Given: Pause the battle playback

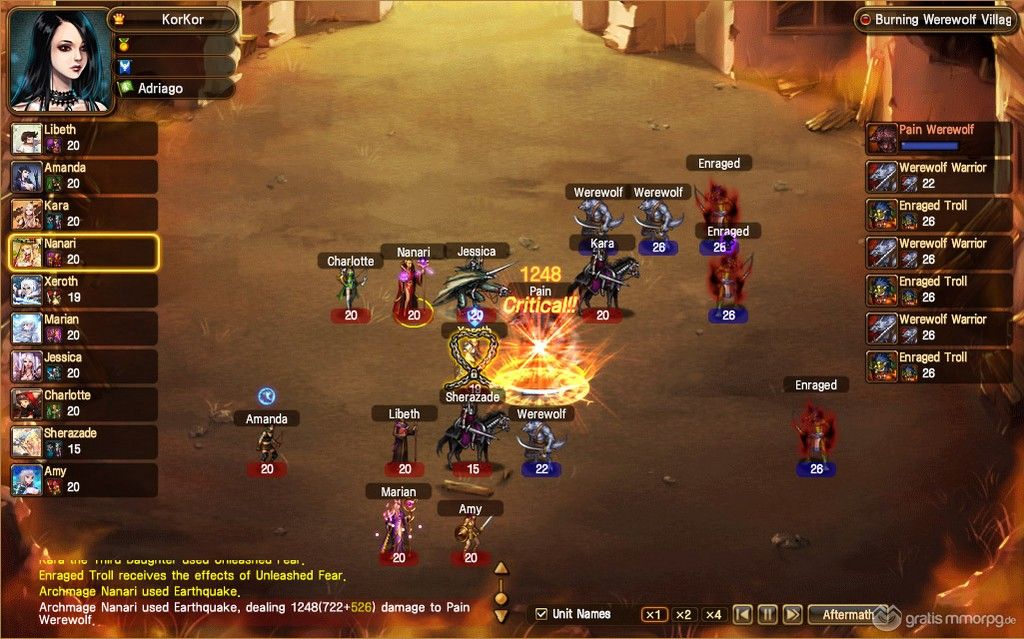Looking at the screenshot, I should coord(767,614).
